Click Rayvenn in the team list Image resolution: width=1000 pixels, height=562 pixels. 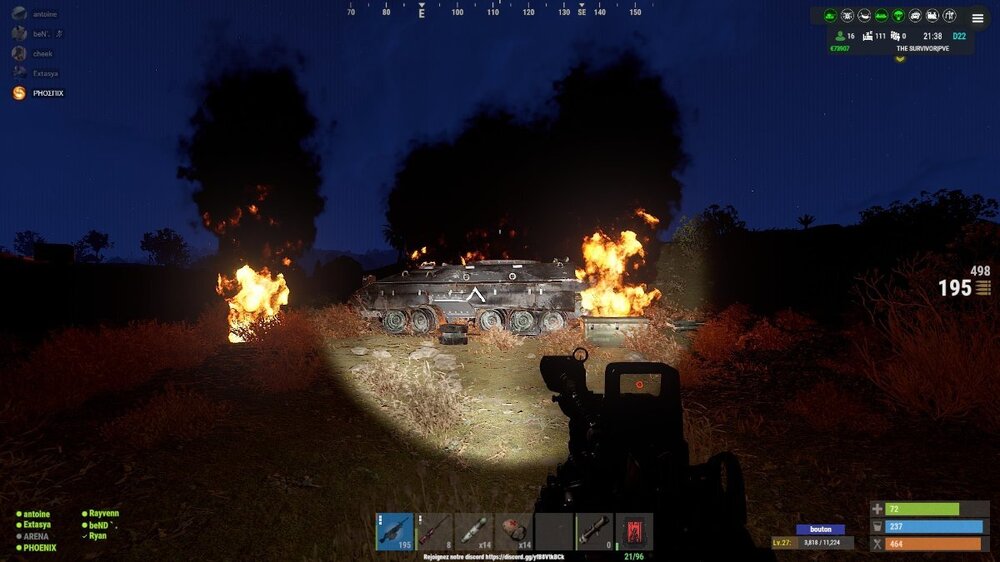pyautogui.click(x=103, y=513)
